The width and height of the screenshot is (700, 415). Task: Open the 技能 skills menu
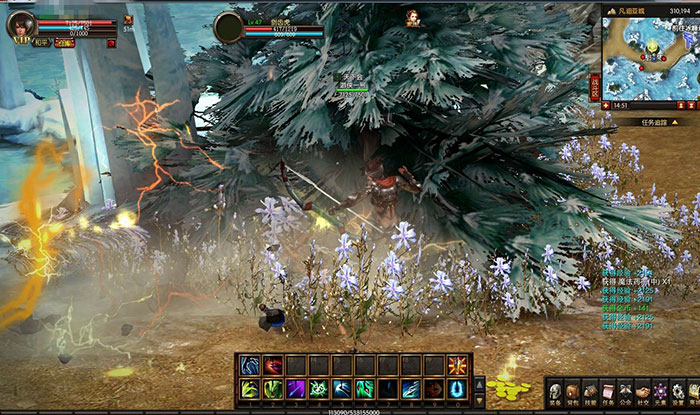tap(591, 391)
